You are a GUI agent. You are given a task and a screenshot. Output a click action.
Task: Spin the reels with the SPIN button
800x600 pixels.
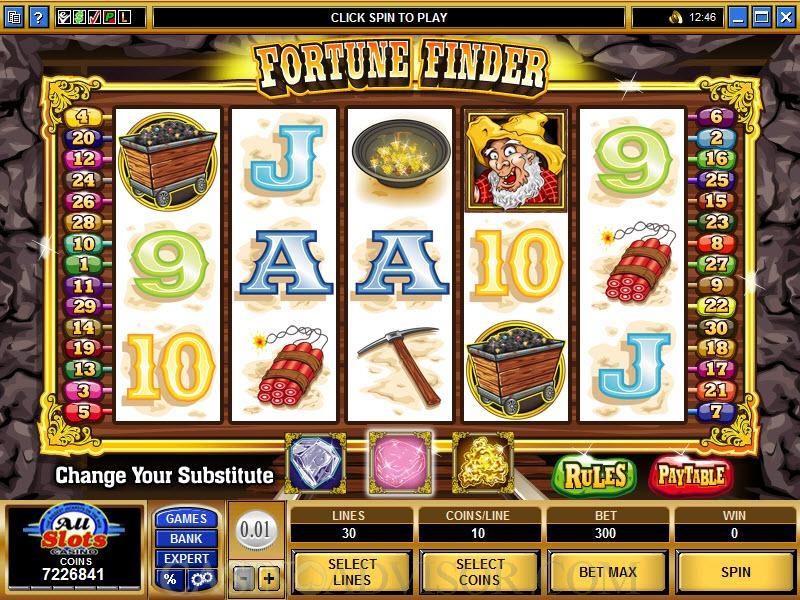[x=735, y=572]
